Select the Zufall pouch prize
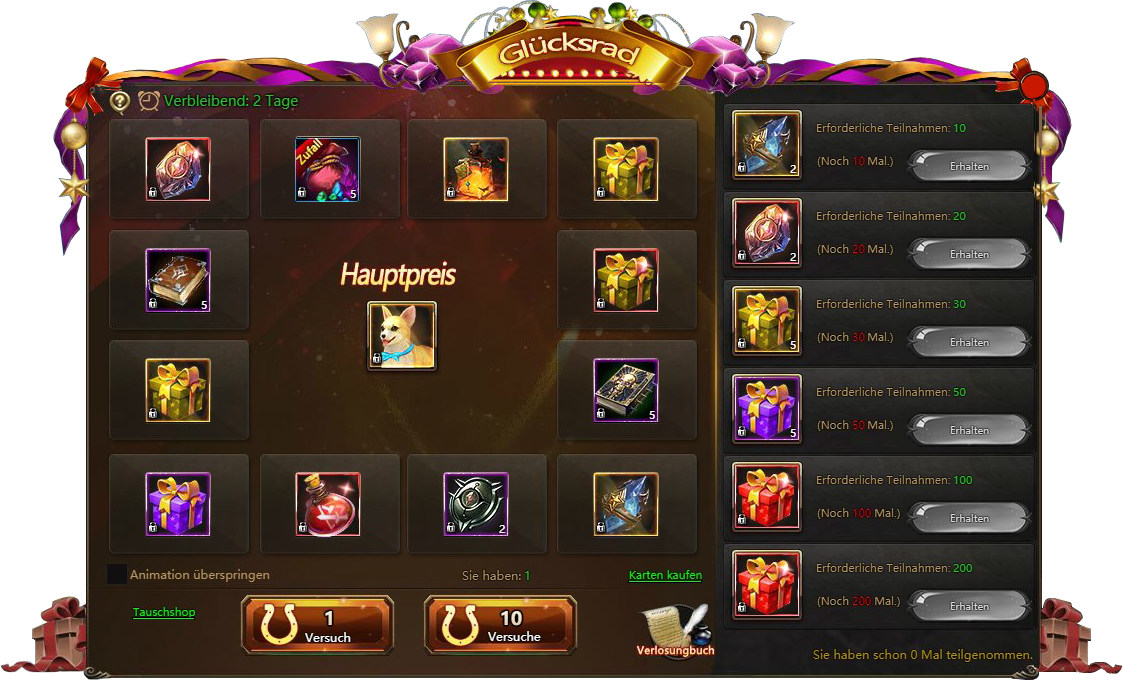Screen dimensions: 1123x680 (x=327, y=169)
